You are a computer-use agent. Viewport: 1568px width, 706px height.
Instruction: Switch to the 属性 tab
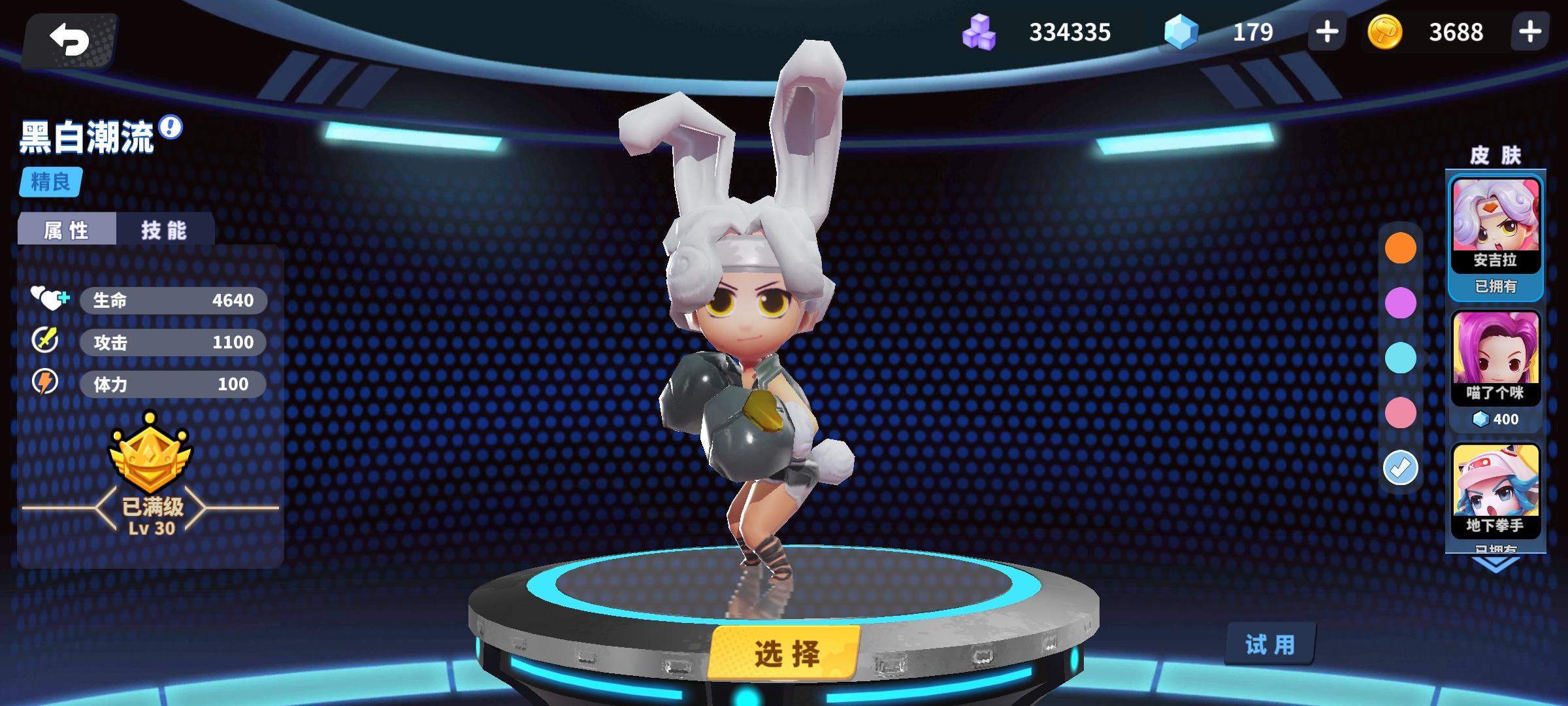(x=68, y=229)
